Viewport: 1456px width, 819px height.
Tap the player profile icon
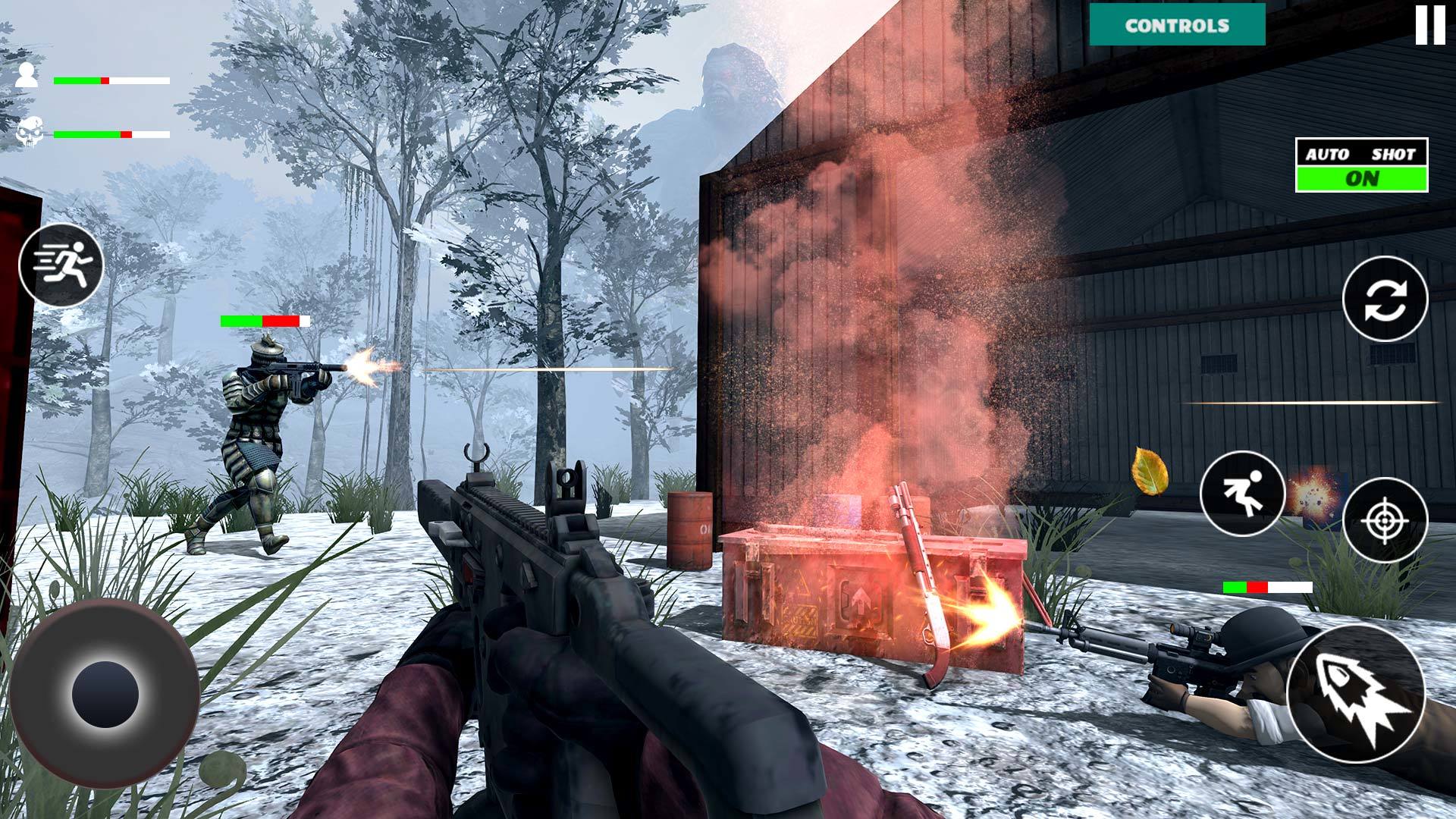27,76
